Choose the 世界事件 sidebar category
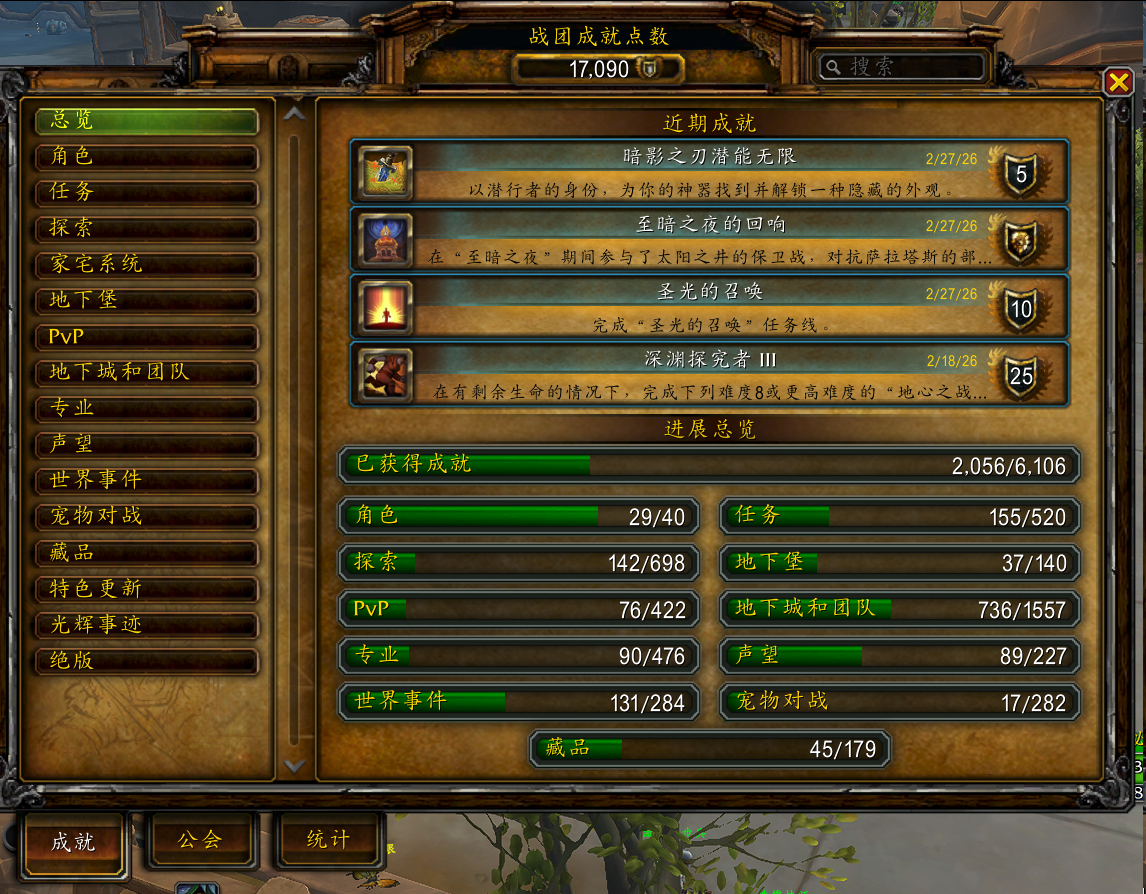Viewport: 1146px width, 894px height. click(x=146, y=481)
